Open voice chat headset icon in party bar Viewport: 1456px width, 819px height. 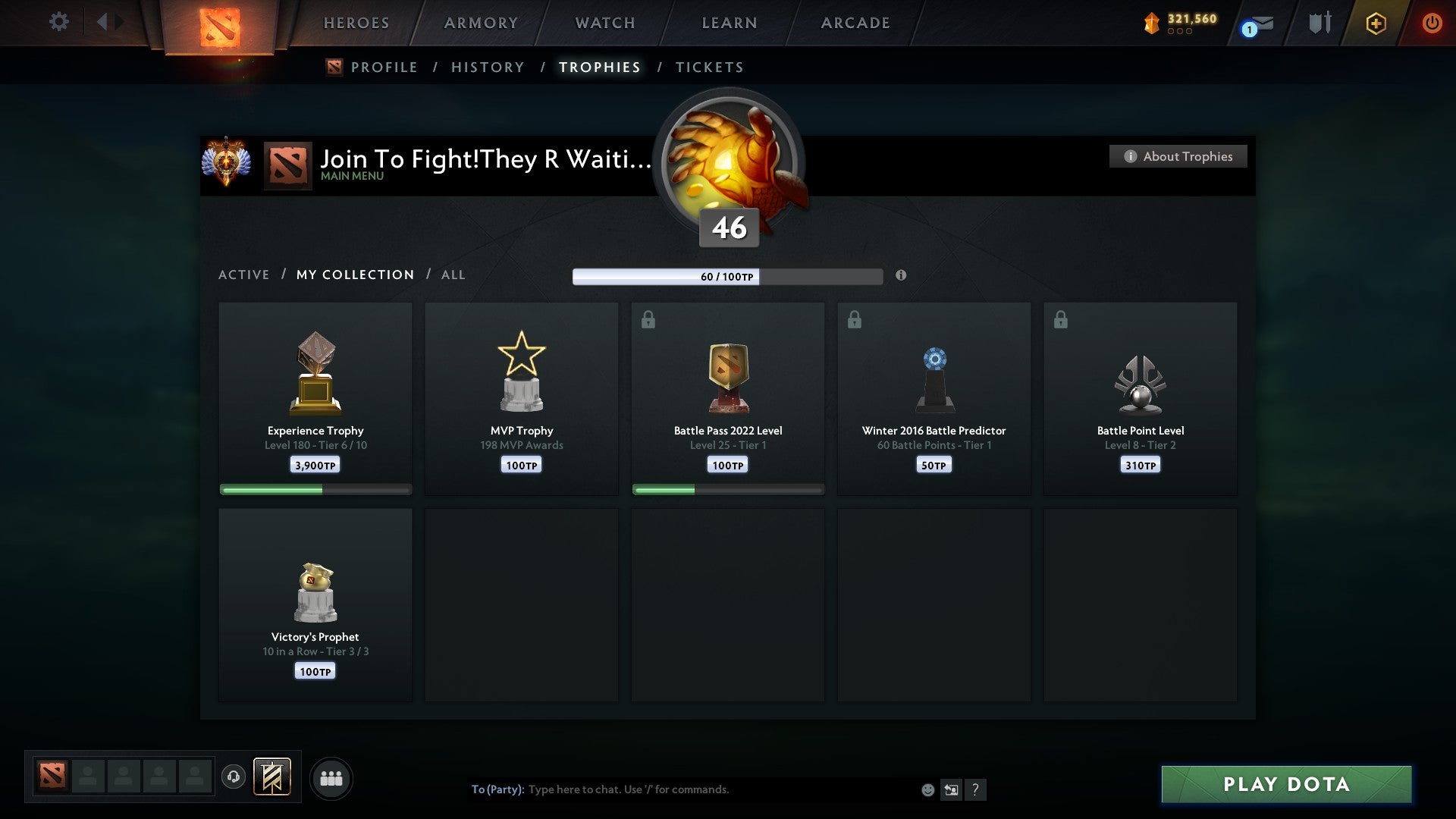[234, 777]
